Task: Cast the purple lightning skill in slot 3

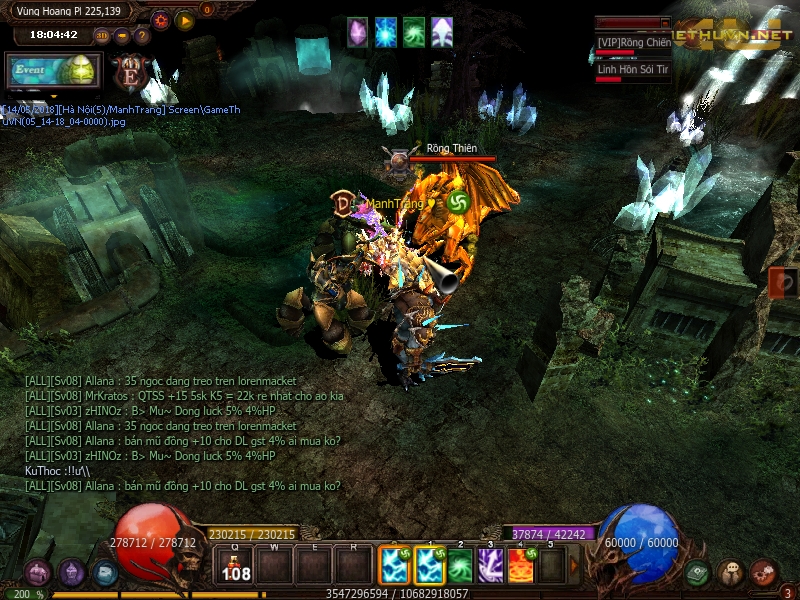Action: click(490, 566)
